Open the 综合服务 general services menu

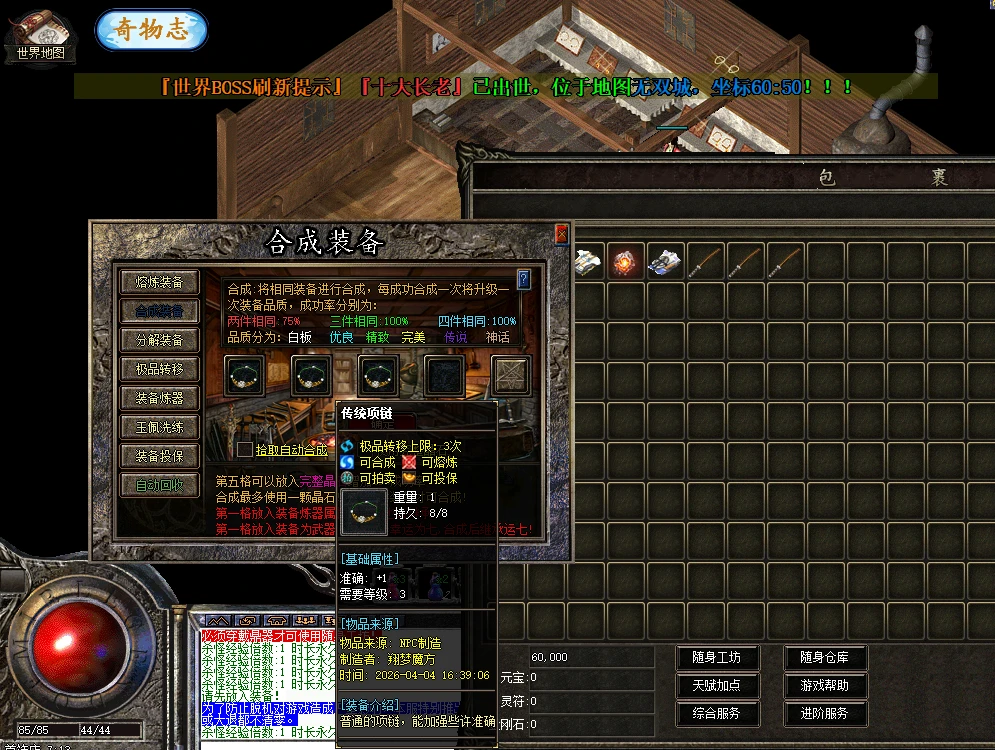(x=717, y=714)
